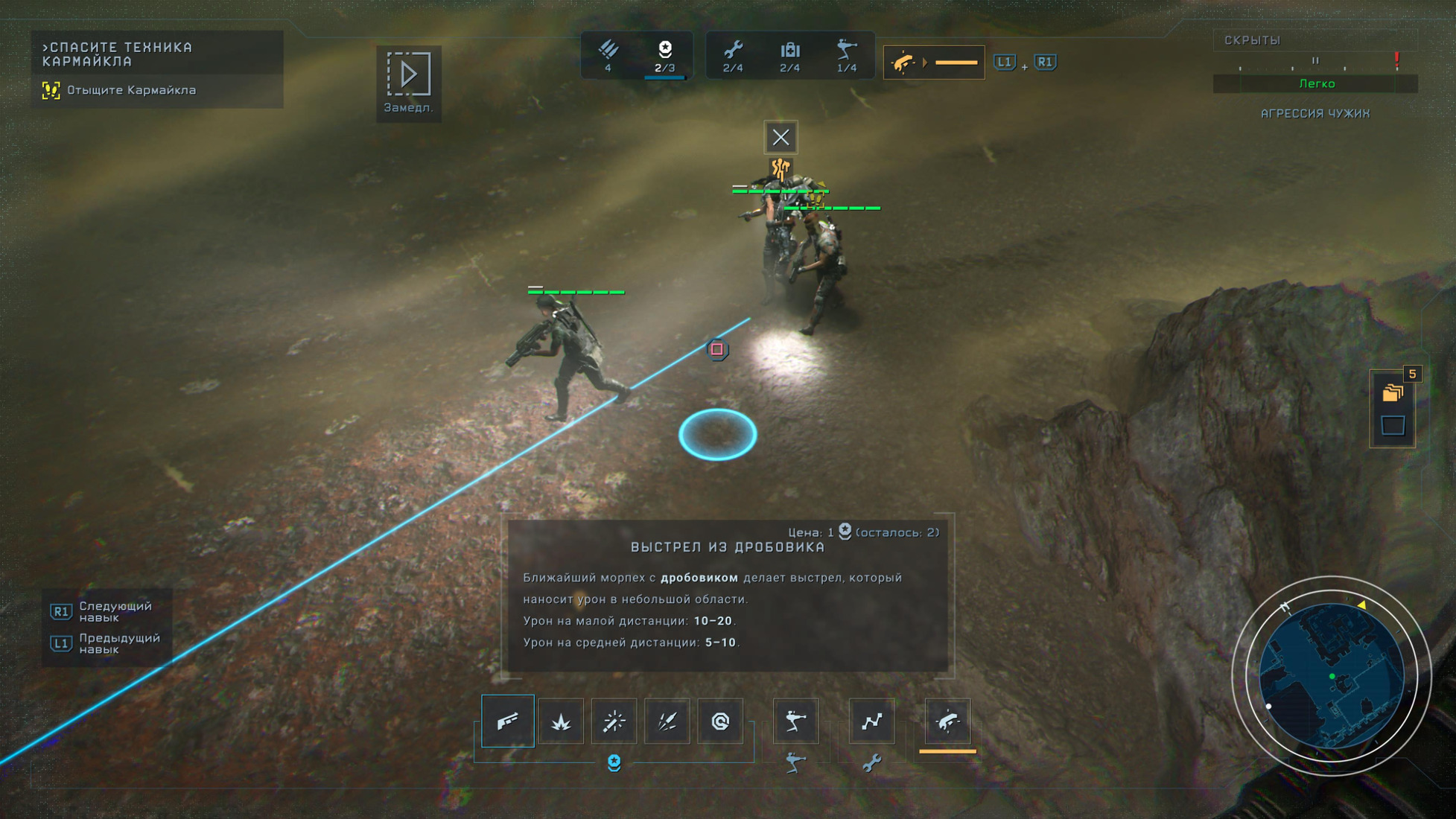
Task: Click the orange weapon indicator in top bar
Action: click(x=933, y=63)
